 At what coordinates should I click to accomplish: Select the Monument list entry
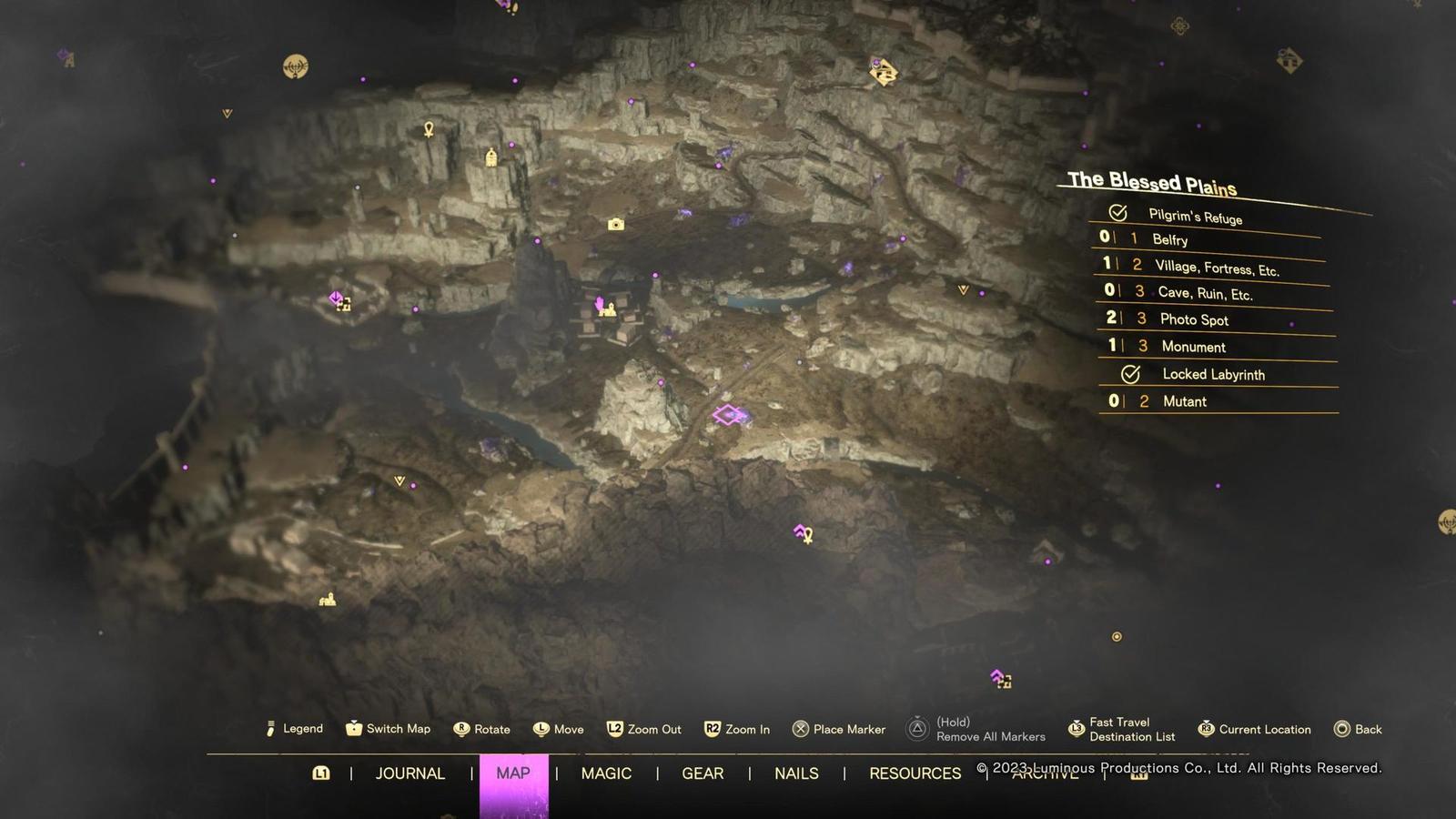click(x=1193, y=347)
